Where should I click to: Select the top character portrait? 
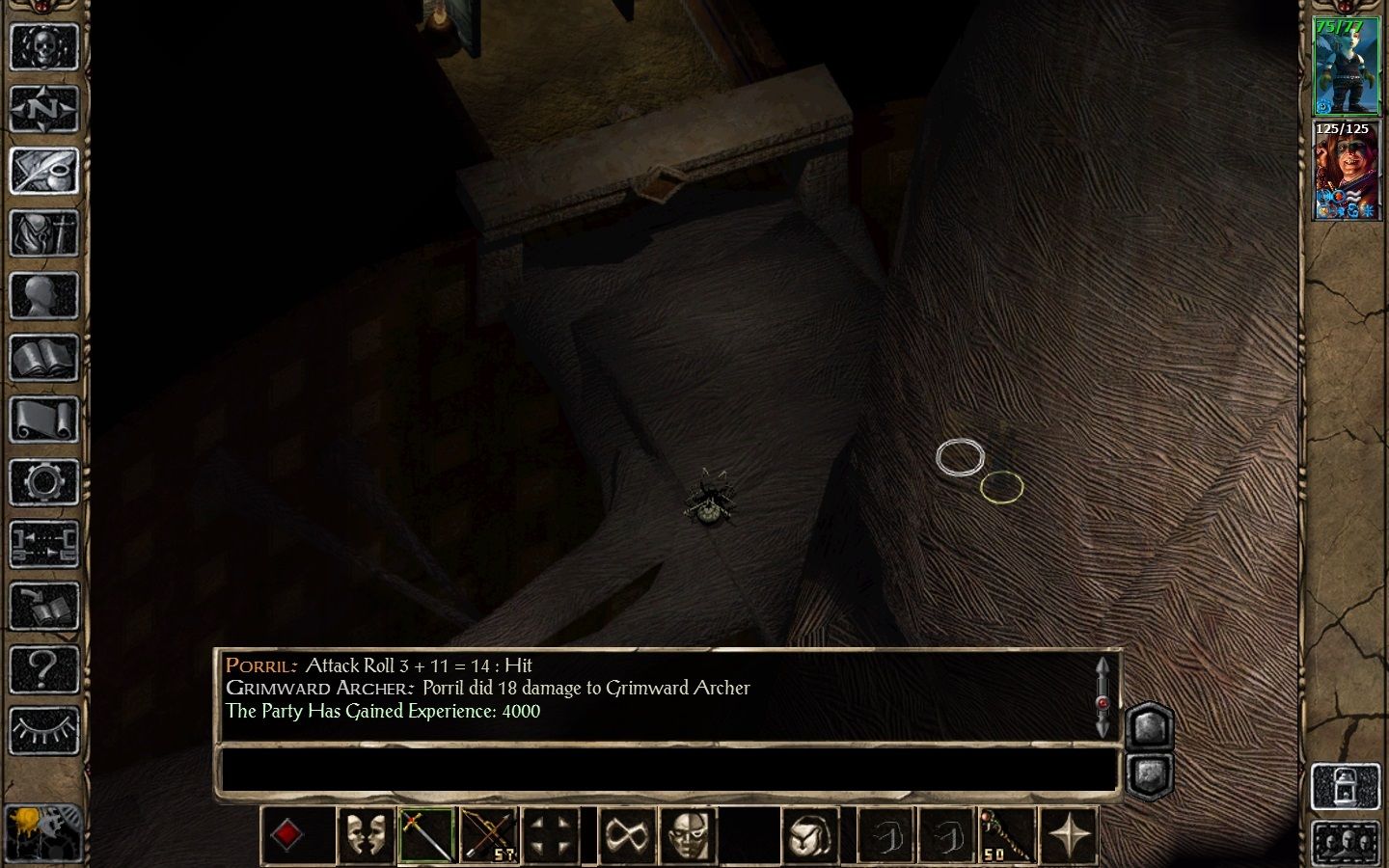point(1347,66)
